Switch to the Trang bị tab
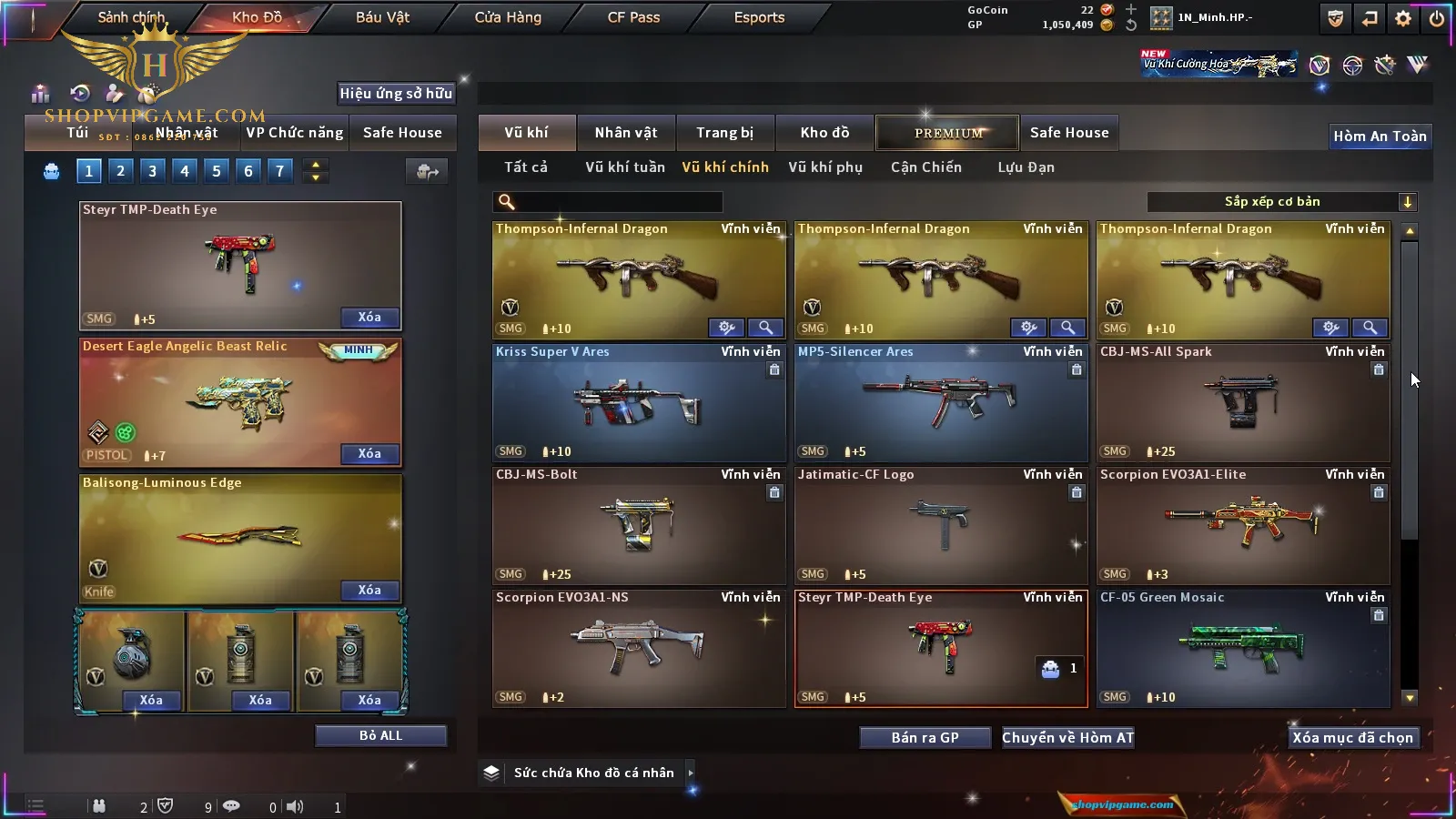 (x=724, y=133)
